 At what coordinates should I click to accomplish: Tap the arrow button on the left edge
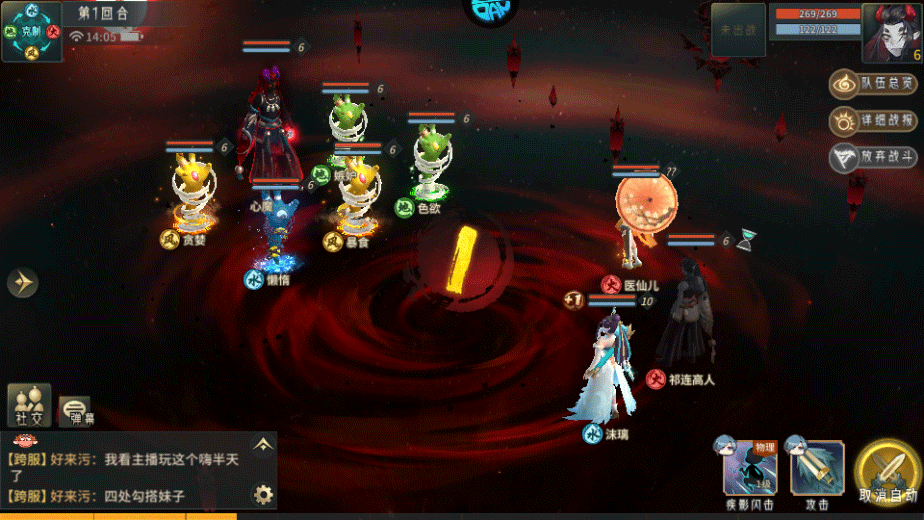pyautogui.click(x=22, y=283)
